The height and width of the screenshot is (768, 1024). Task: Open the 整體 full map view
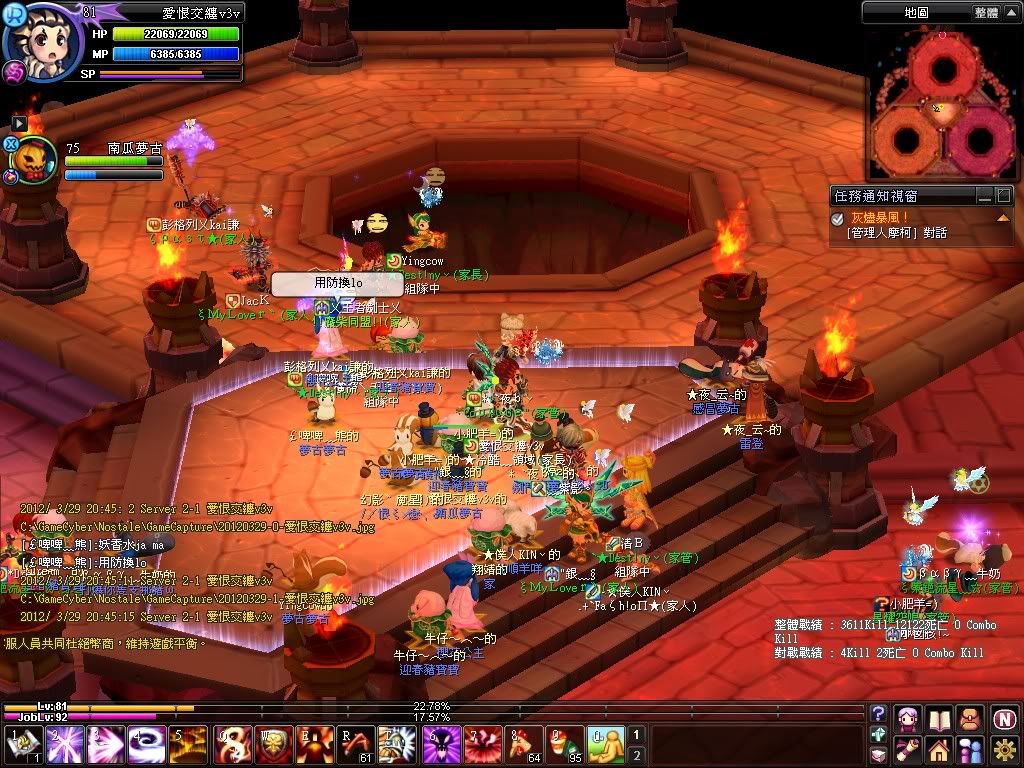(x=985, y=12)
